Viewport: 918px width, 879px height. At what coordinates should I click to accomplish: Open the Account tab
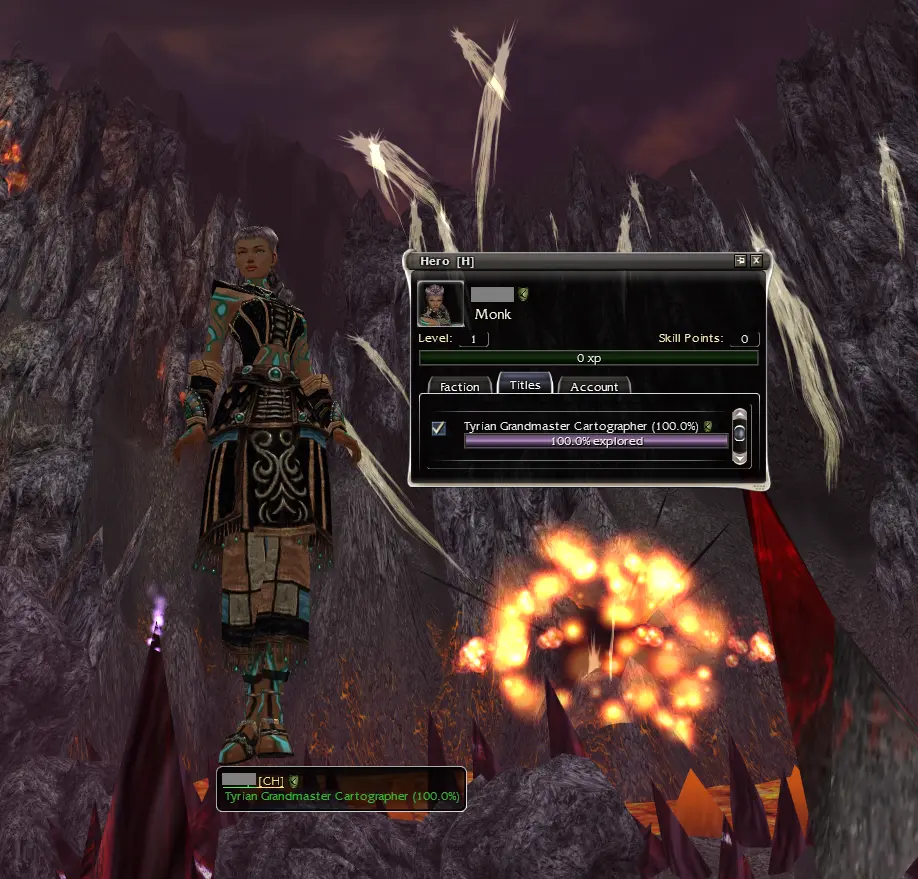[x=594, y=386]
